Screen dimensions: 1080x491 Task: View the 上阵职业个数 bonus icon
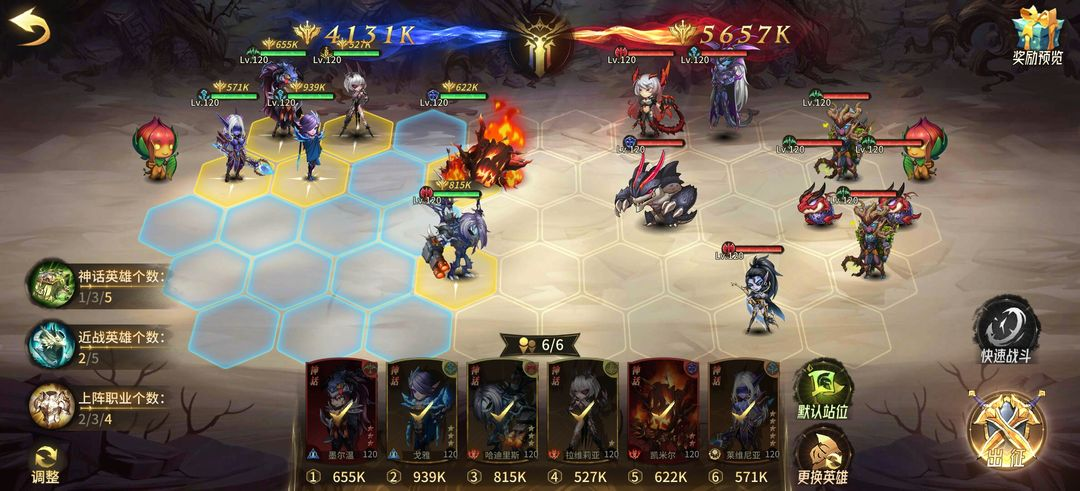[x=49, y=406]
